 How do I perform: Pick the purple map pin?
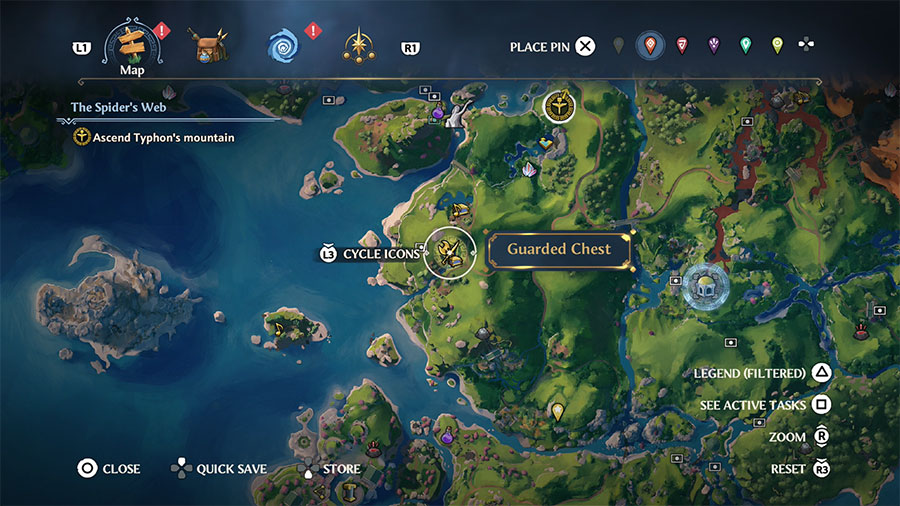(714, 45)
